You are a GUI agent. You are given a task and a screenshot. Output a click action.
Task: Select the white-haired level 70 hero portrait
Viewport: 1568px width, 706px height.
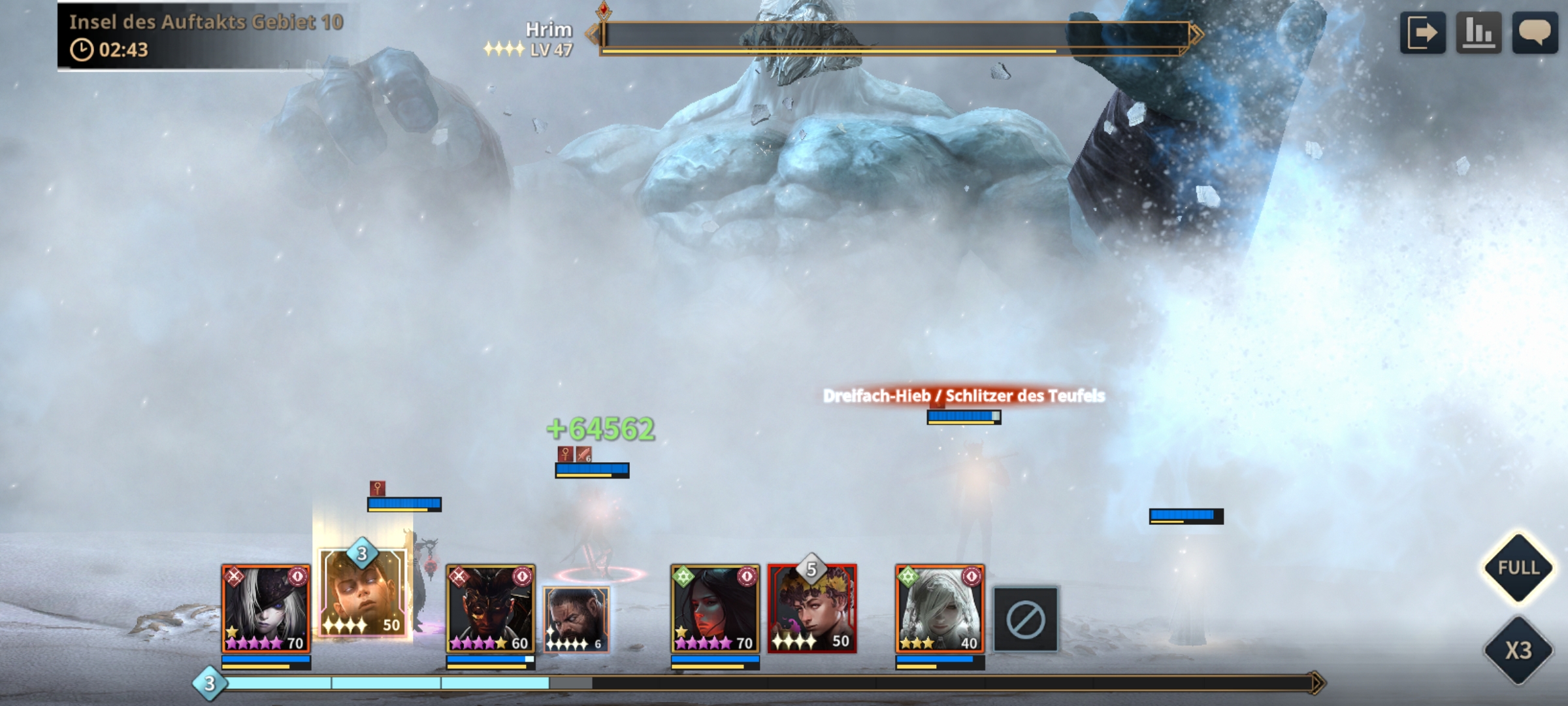266,609
